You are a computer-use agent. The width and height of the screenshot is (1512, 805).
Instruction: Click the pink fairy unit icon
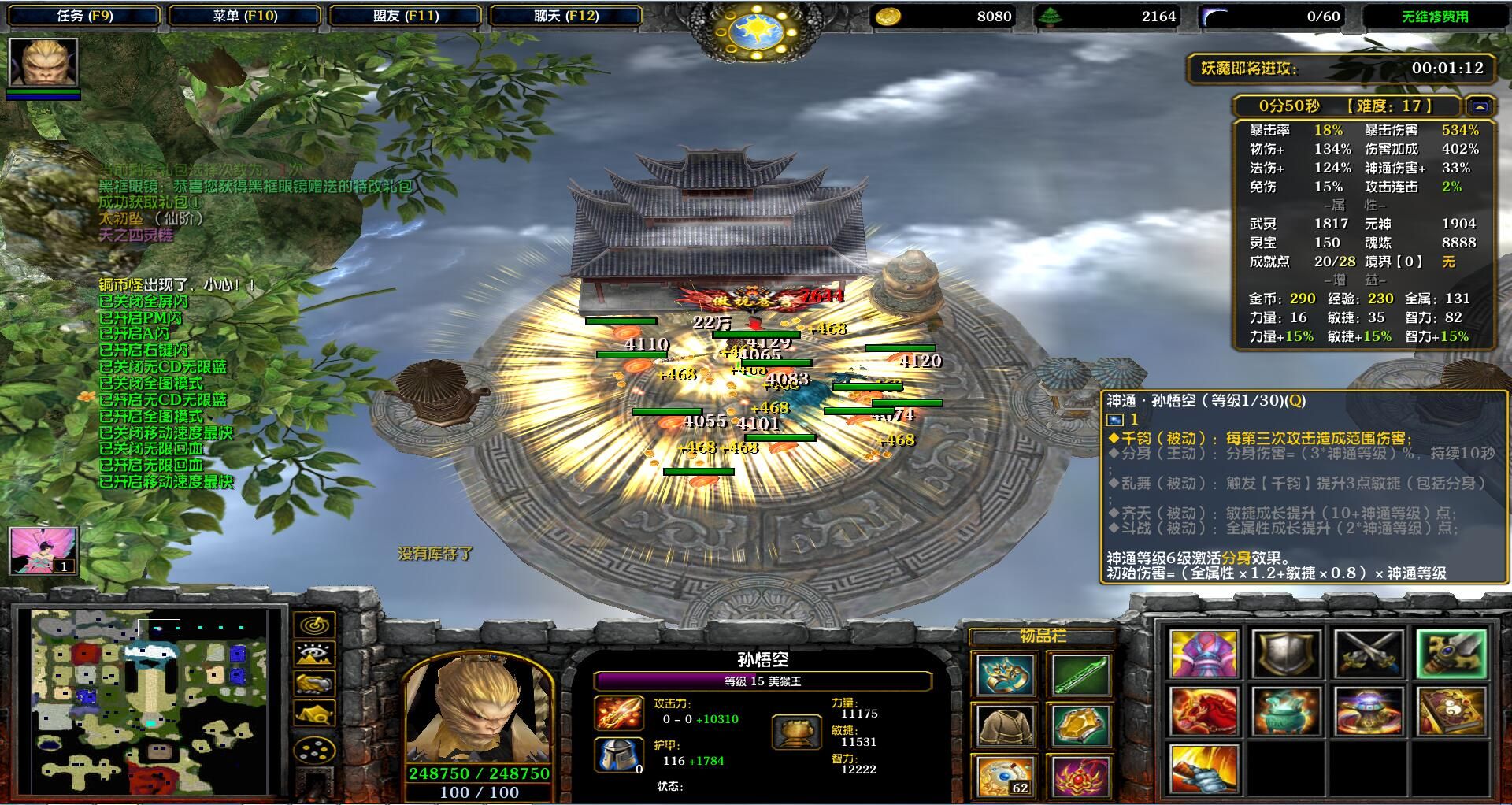[x=43, y=550]
